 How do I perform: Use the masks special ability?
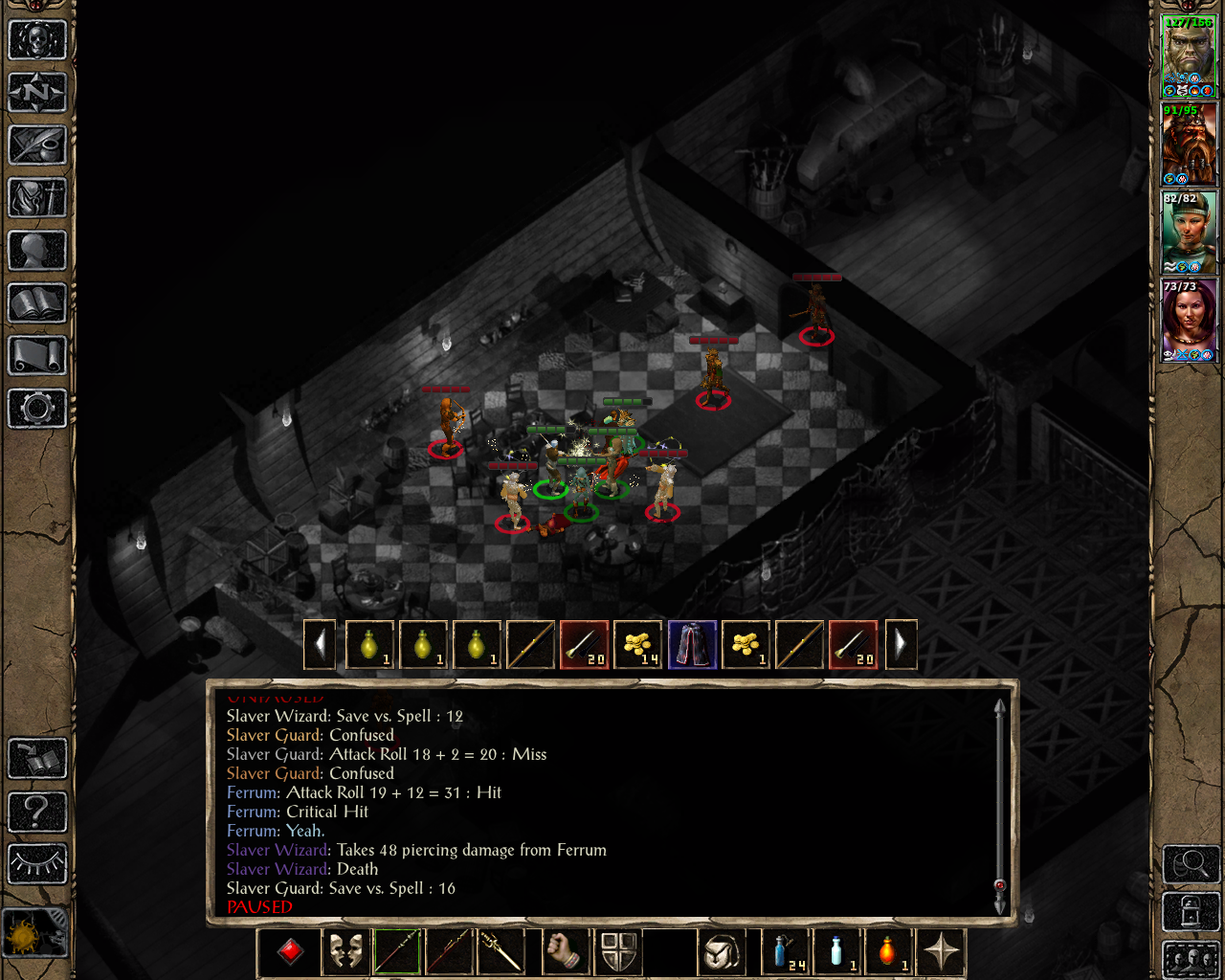pyautogui.click(x=345, y=952)
